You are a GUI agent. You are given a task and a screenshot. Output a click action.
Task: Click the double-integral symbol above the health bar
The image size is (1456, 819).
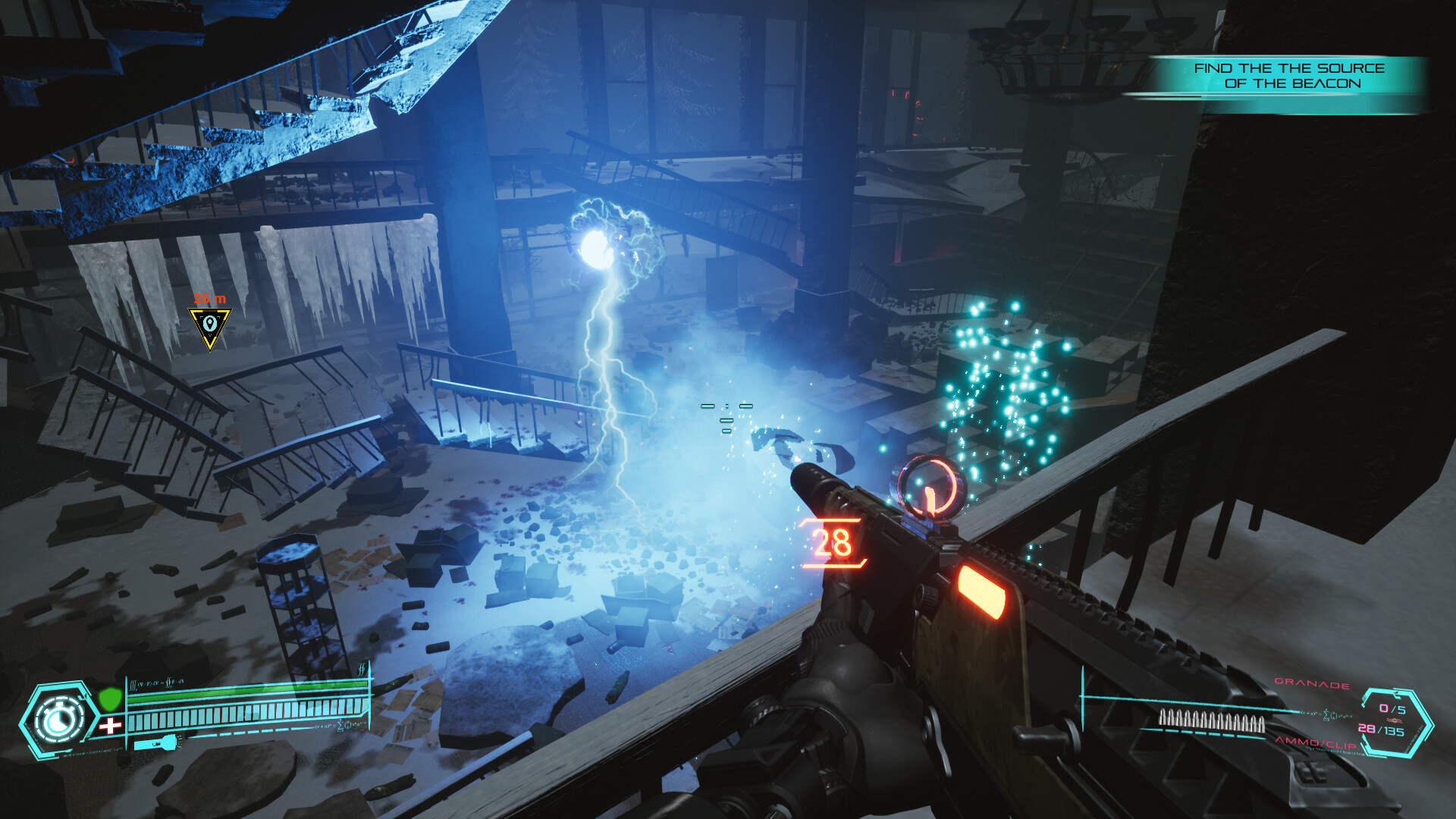(x=362, y=669)
